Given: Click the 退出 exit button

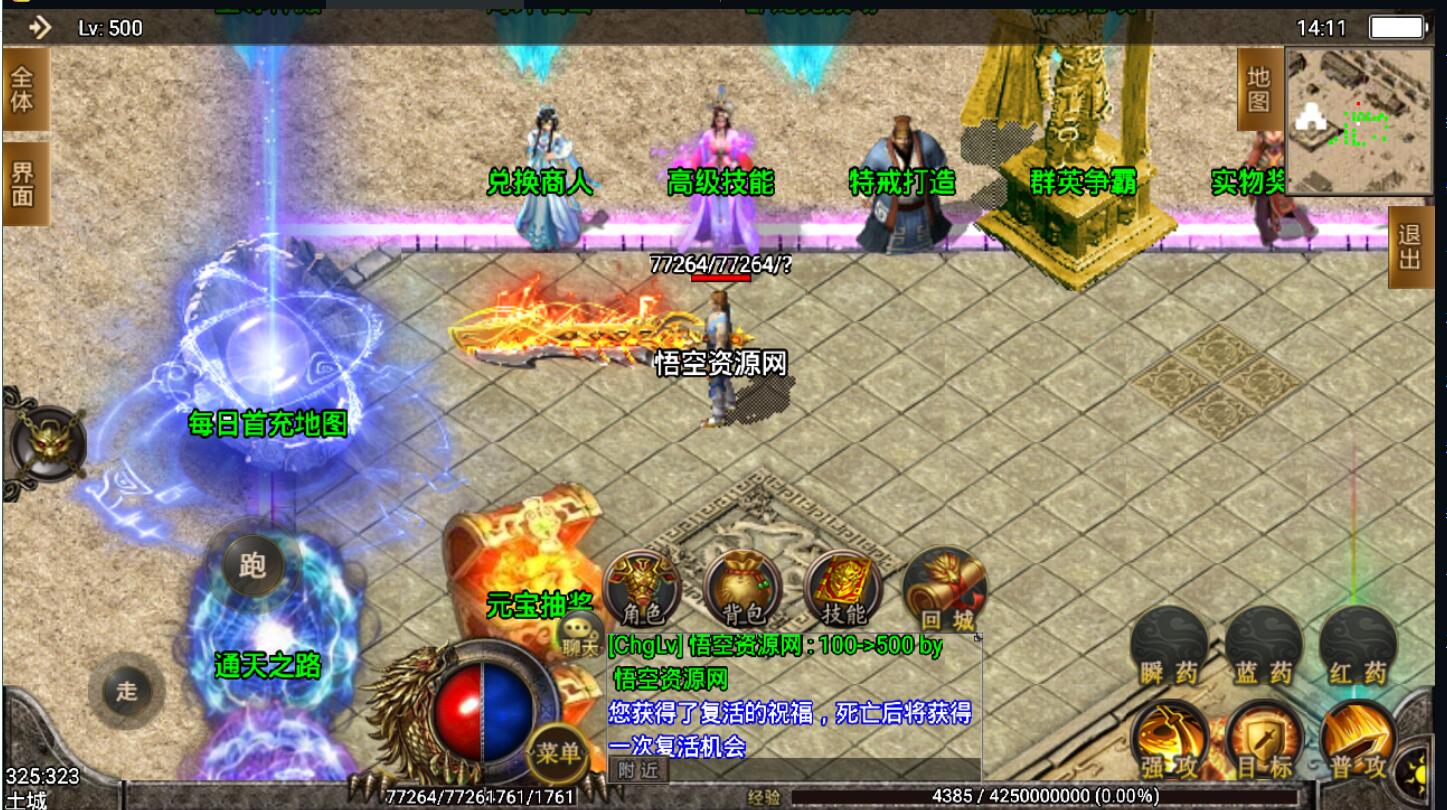Looking at the screenshot, I should click(x=1410, y=247).
